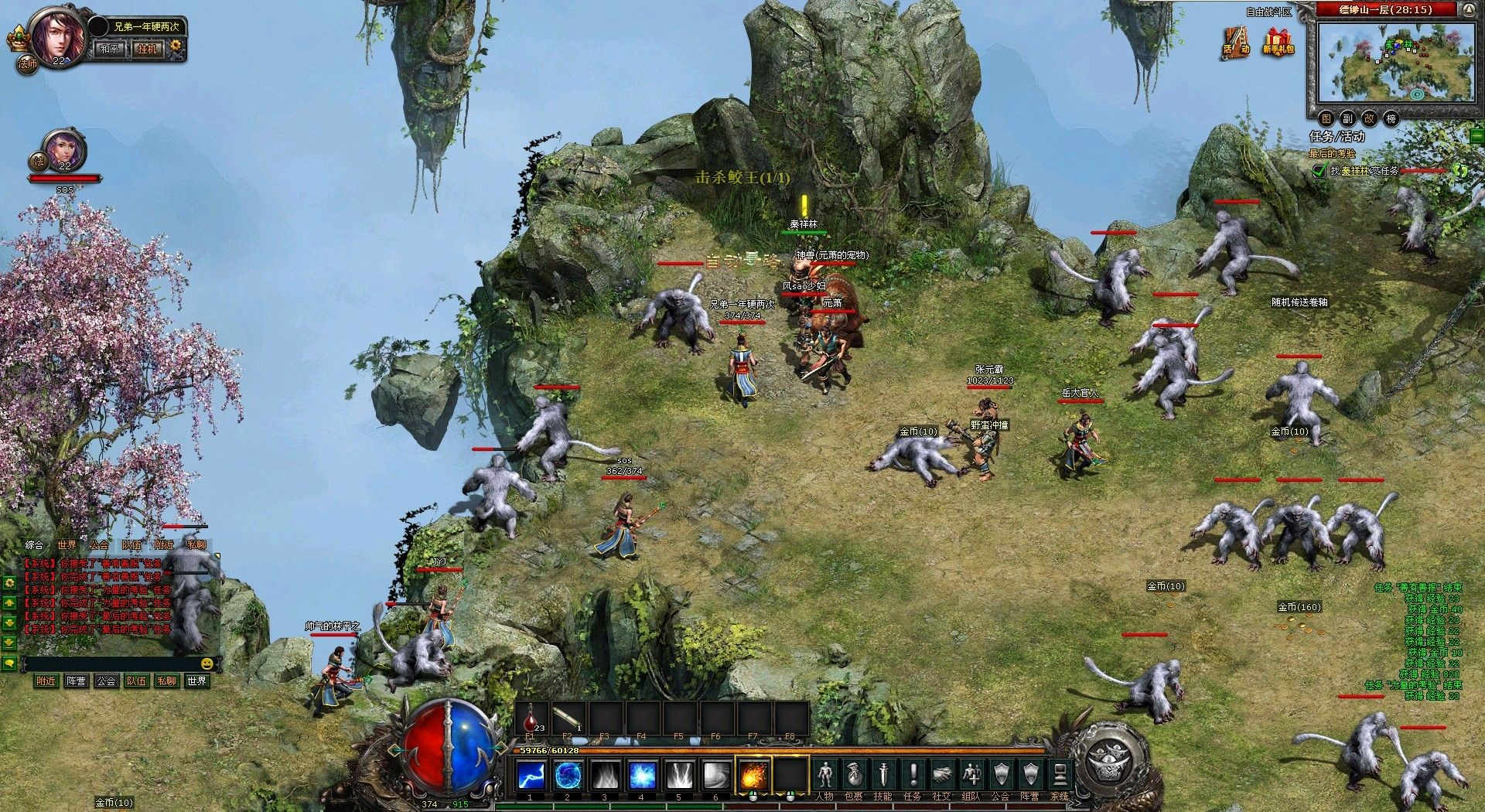Activate the fireball skill icon
The image size is (1485, 812).
753,774
